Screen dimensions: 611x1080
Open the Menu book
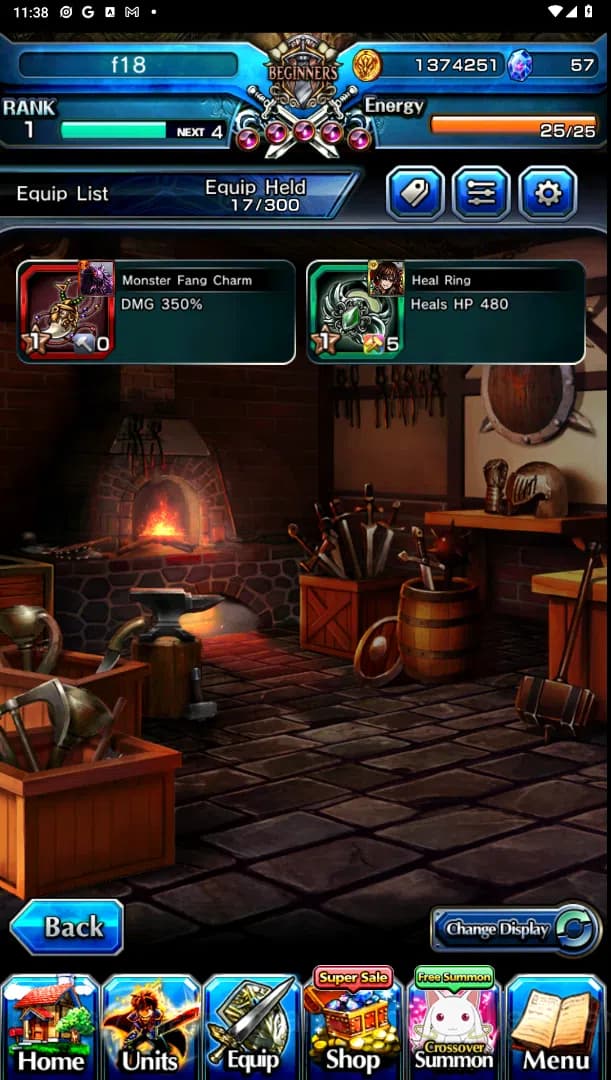click(x=556, y=1026)
